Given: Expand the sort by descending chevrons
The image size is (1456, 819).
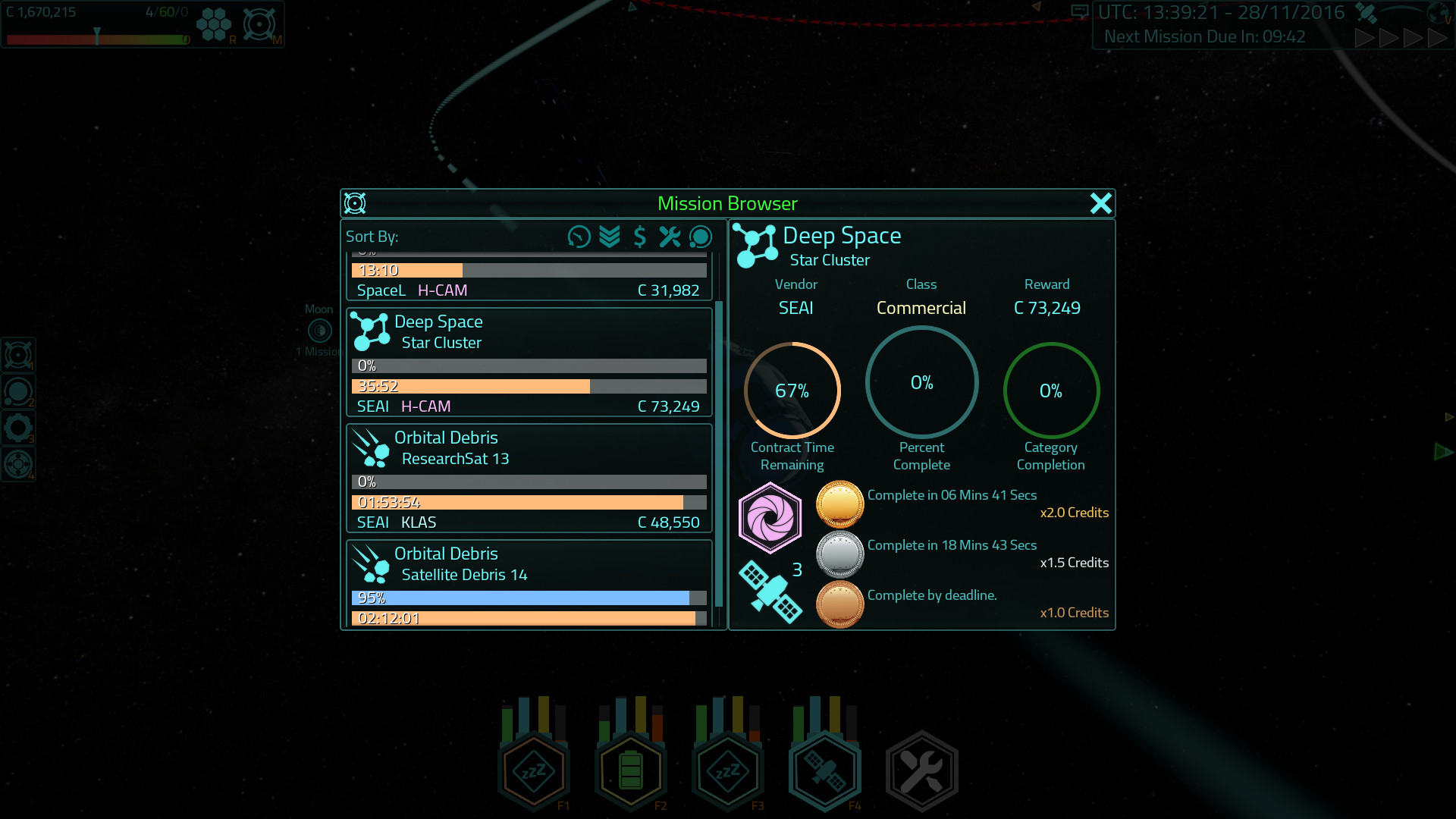Looking at the screenshot, I should click(609, 237).
